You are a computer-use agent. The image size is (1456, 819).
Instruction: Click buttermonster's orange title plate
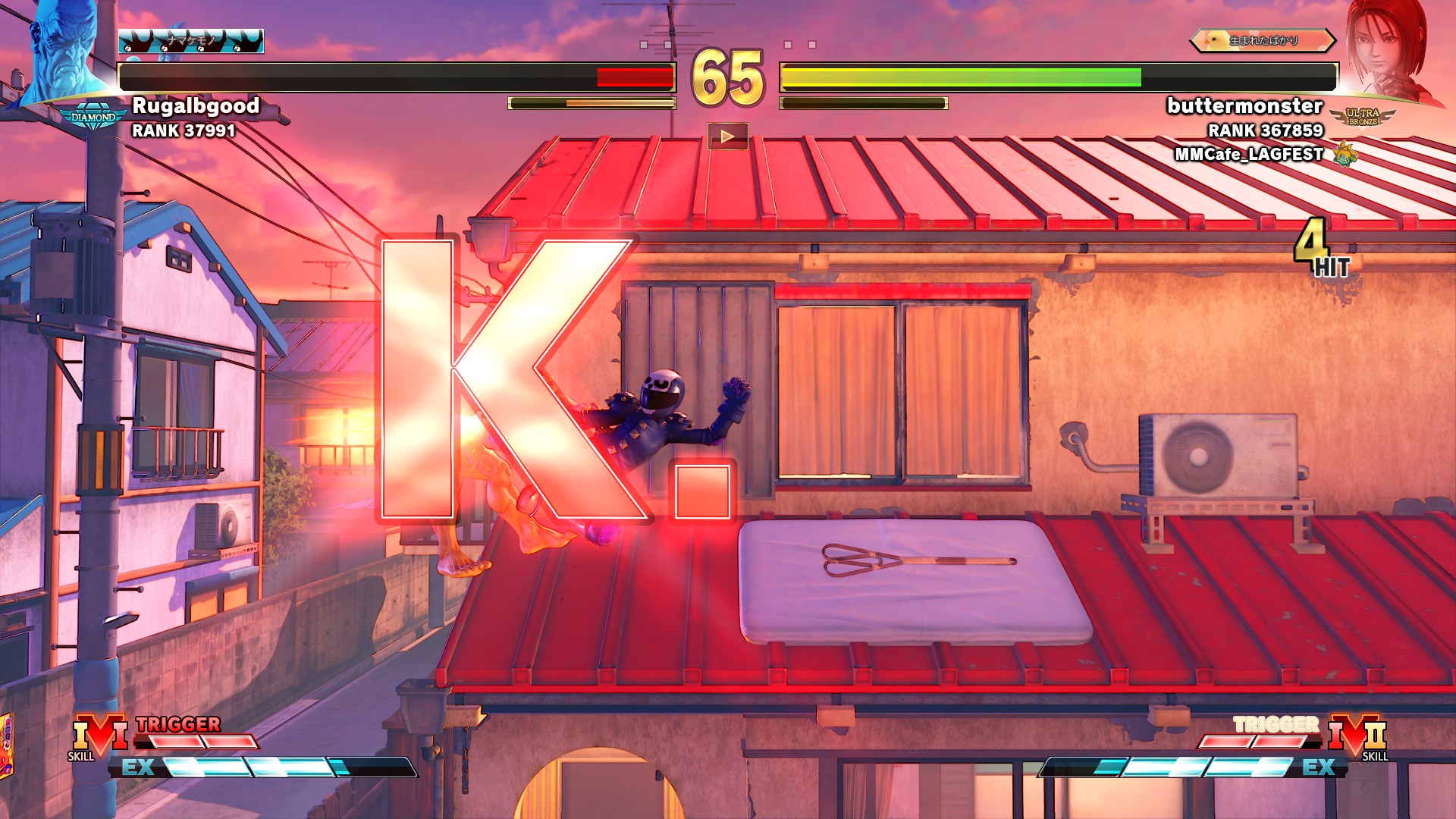click(1262, 41)
